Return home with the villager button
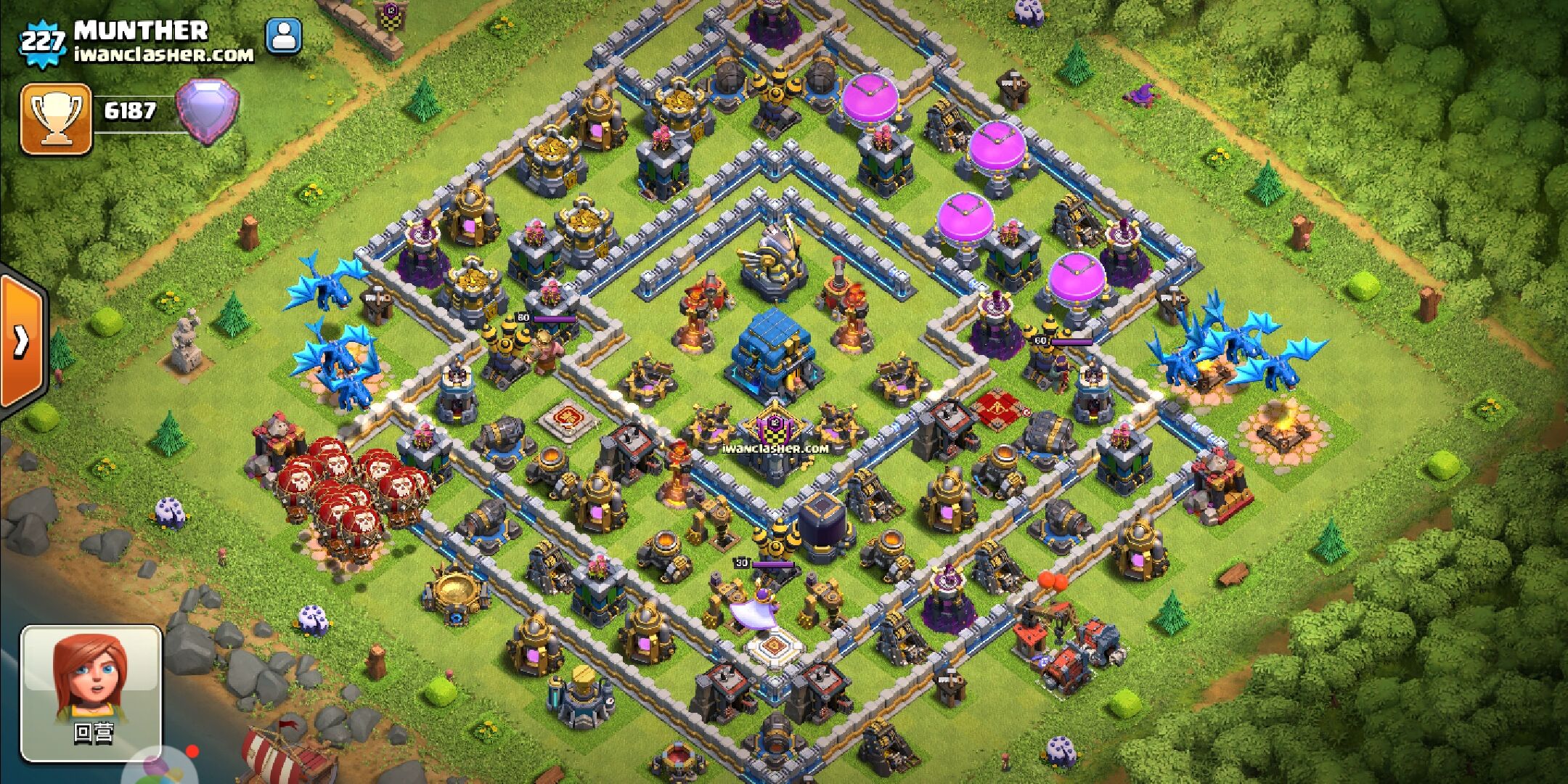 [92, 692]
